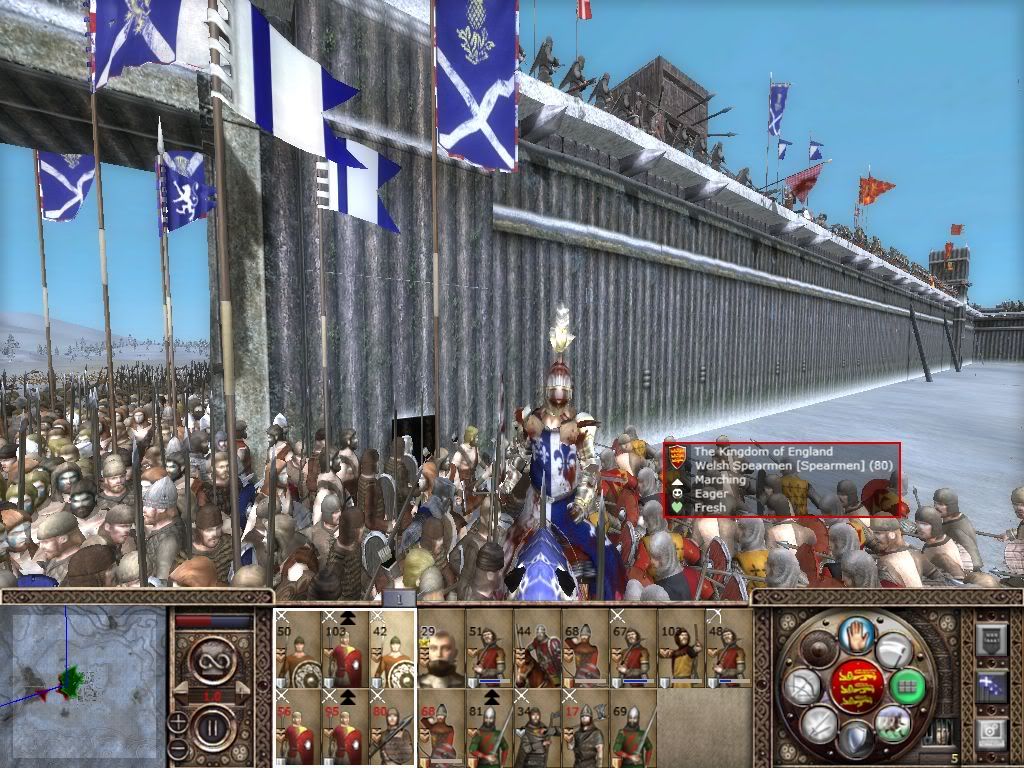1024x768 pixels.
Task: Click the England three lions emblem
Action: (856, 686)
